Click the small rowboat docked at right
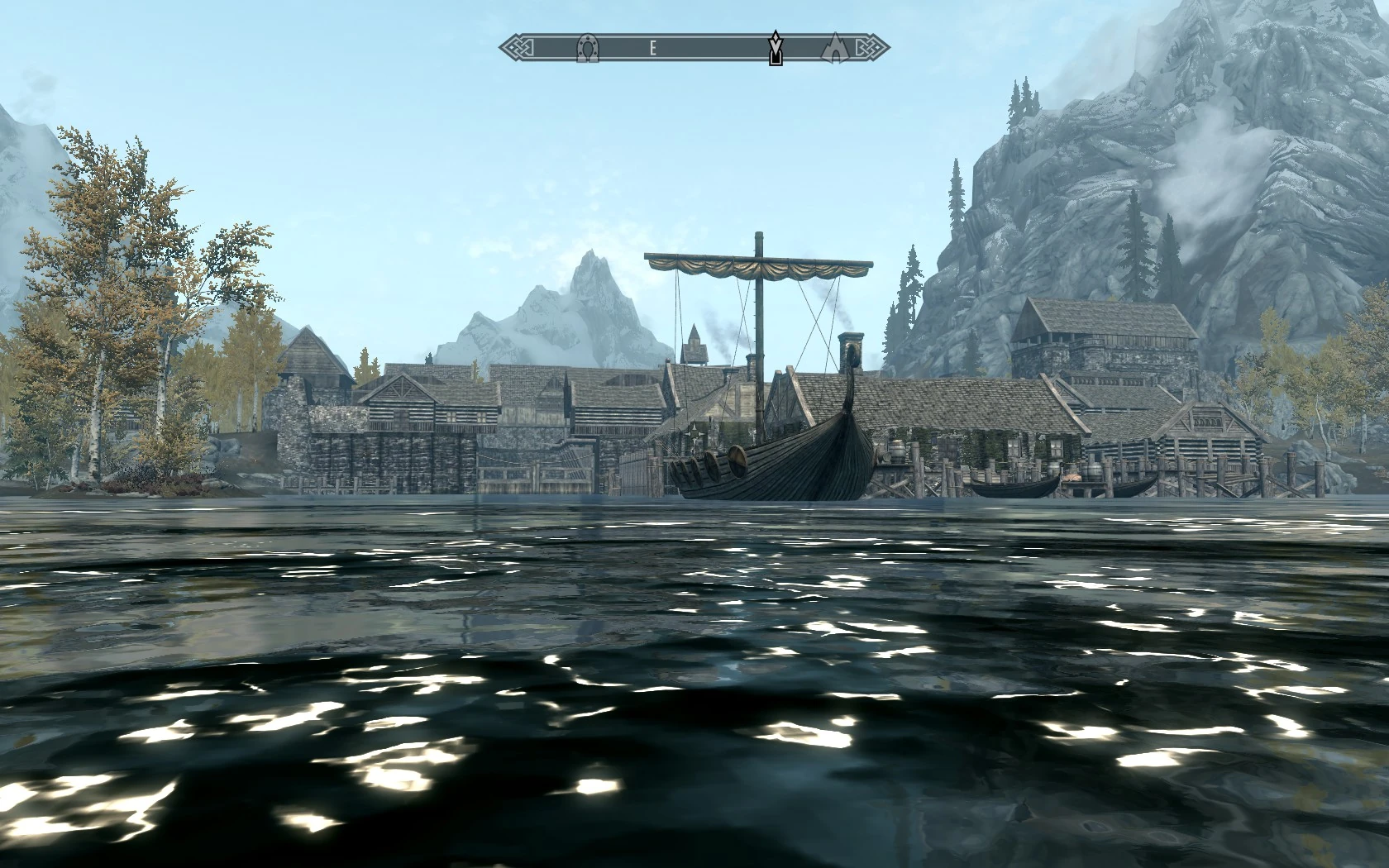Viewport: 1389px width, 868px height. click(1017, 488)
